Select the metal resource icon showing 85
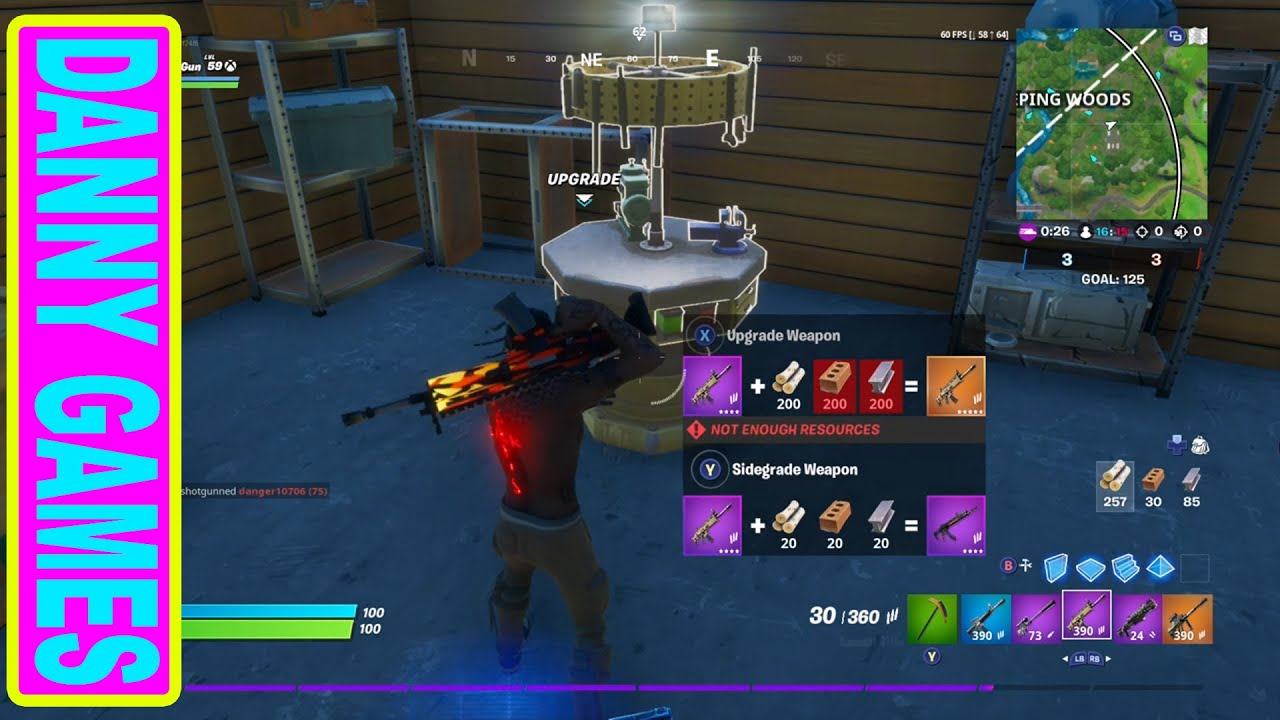This screenshot has width=1280, height=720. 1191,479
